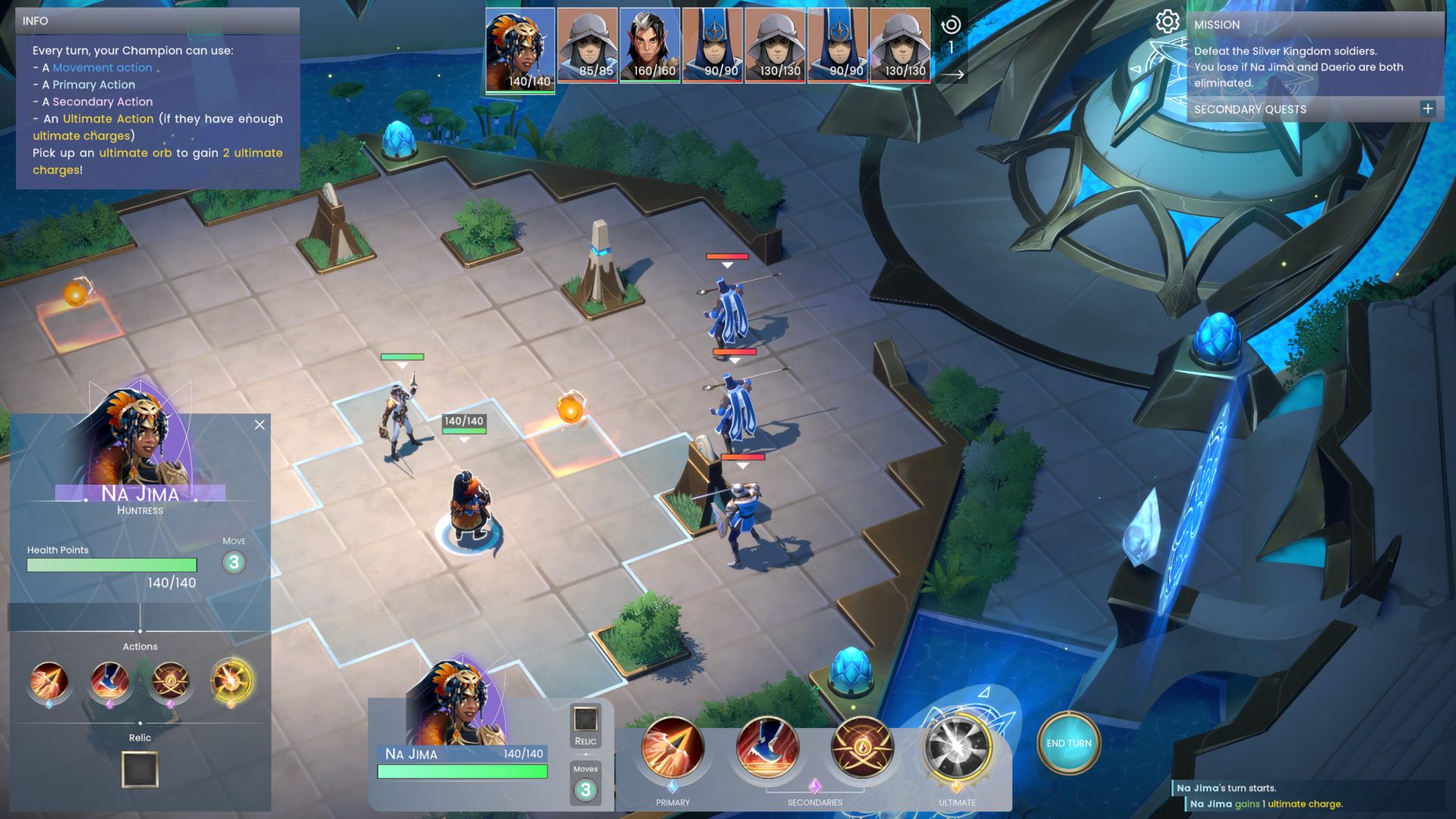End the current turn

pyautogui.click(x=1068, y=743)
